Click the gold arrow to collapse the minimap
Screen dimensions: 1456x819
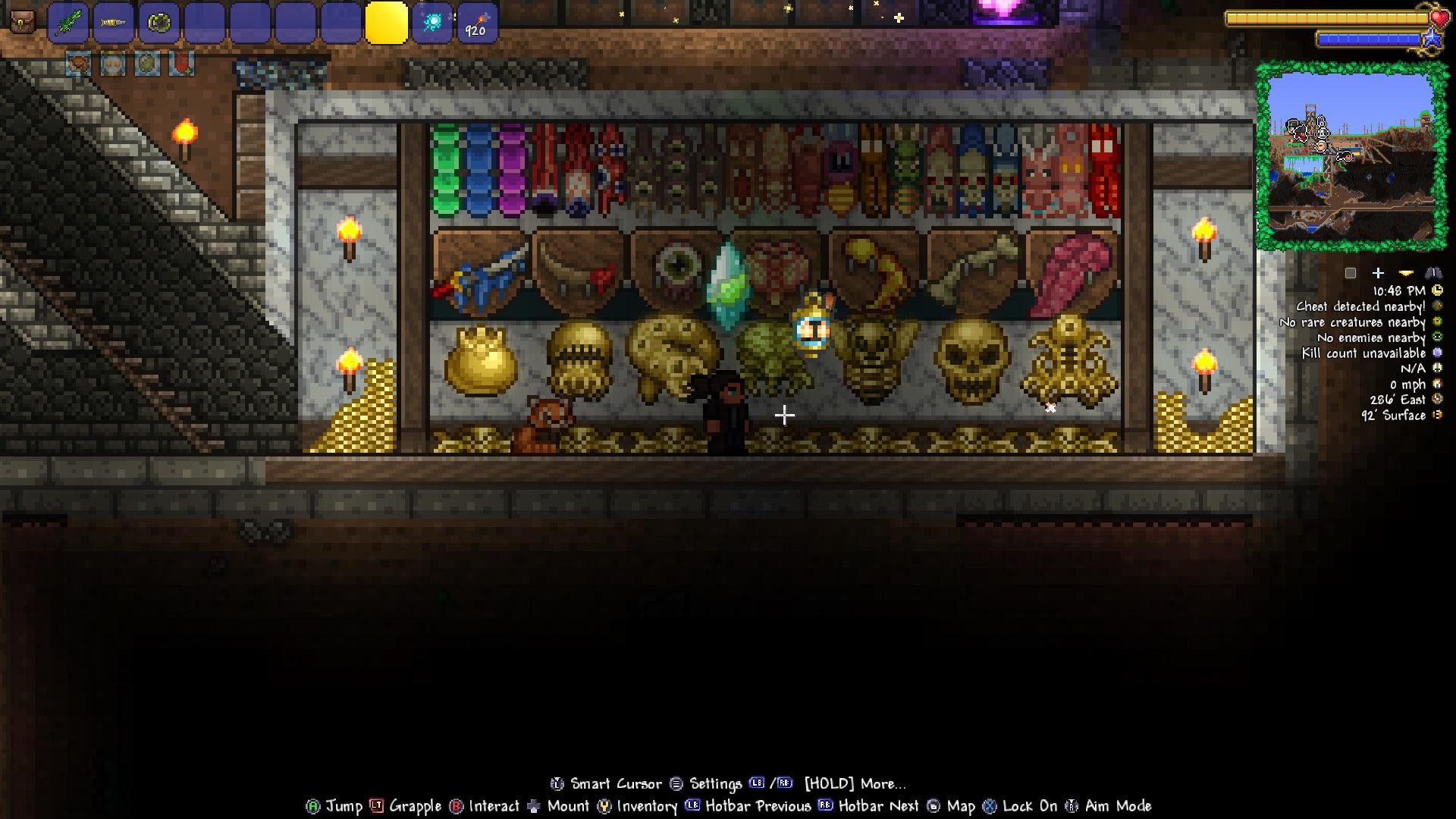pos(1404,273)
